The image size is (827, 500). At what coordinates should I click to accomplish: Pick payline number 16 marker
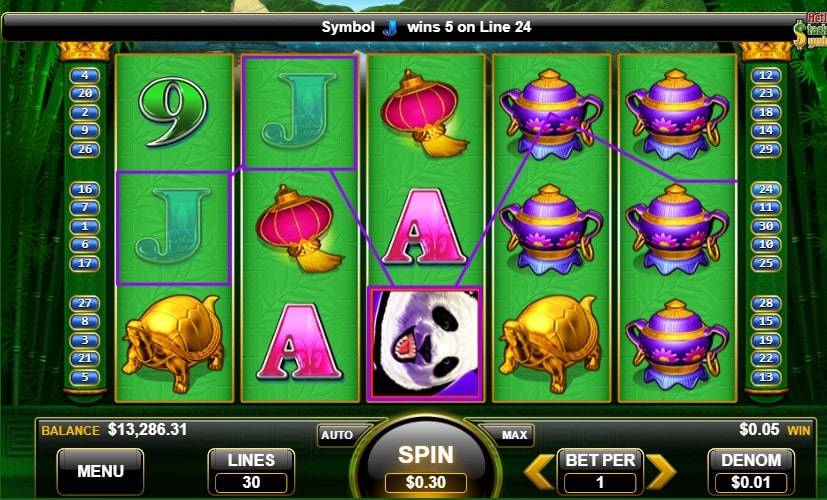click(84, 188)
